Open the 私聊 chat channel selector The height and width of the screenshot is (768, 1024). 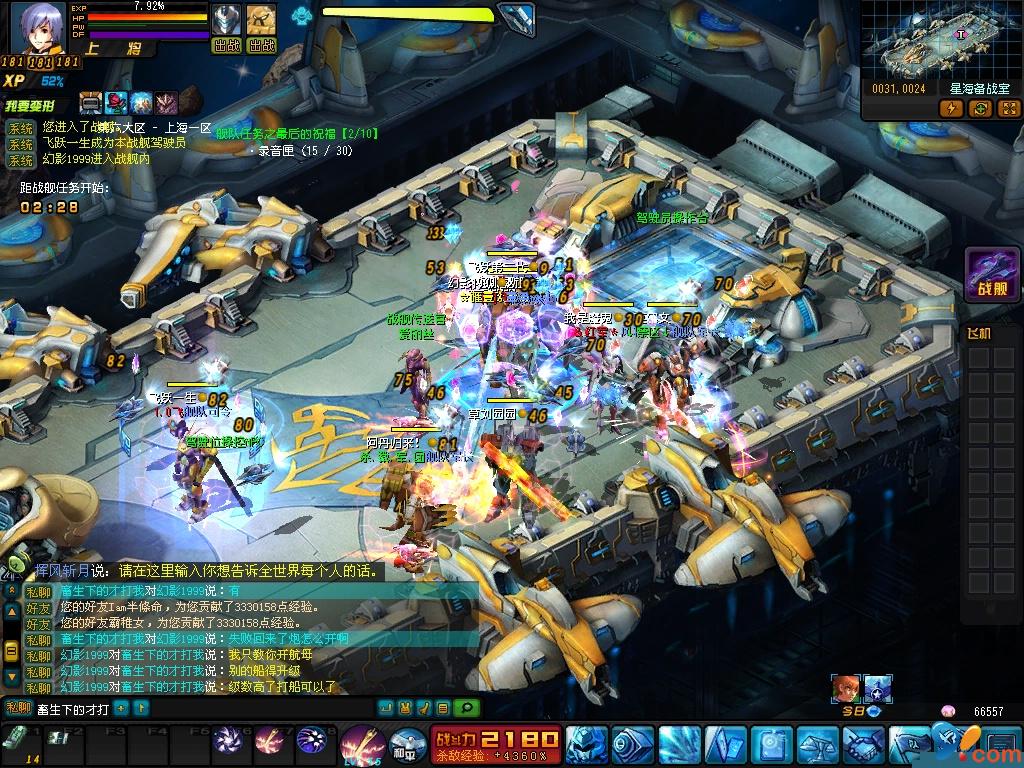[18, 708]
